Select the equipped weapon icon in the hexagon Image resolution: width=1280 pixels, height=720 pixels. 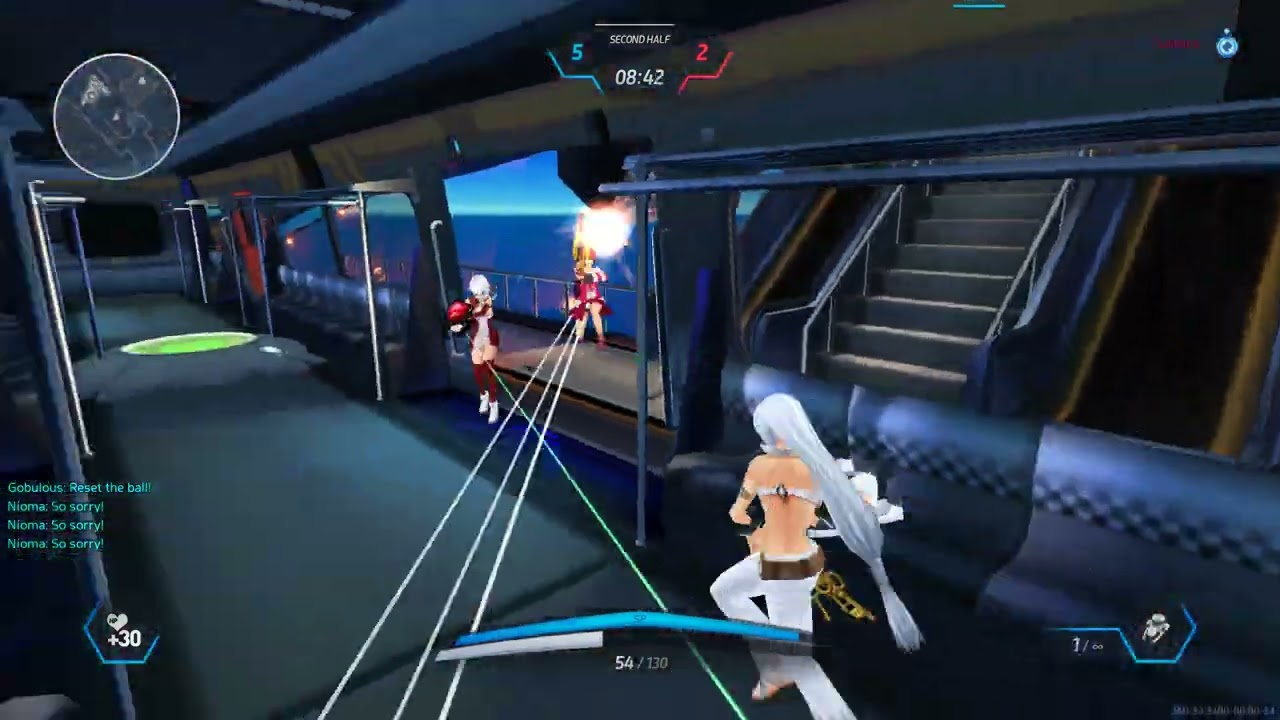(x=1157, y=631)
